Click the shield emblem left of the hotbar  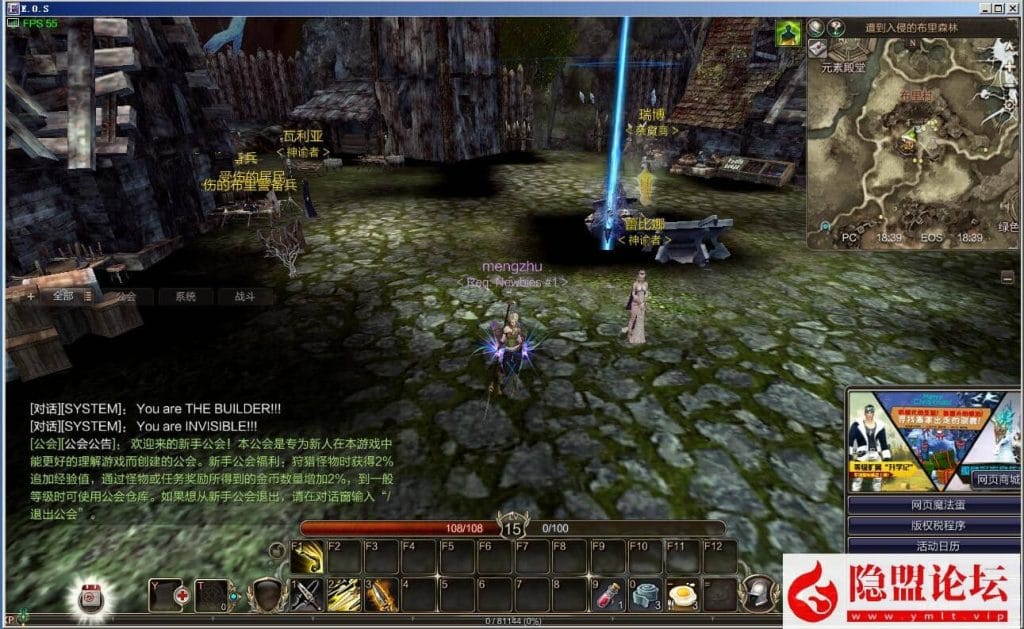[x=266, y=594]
